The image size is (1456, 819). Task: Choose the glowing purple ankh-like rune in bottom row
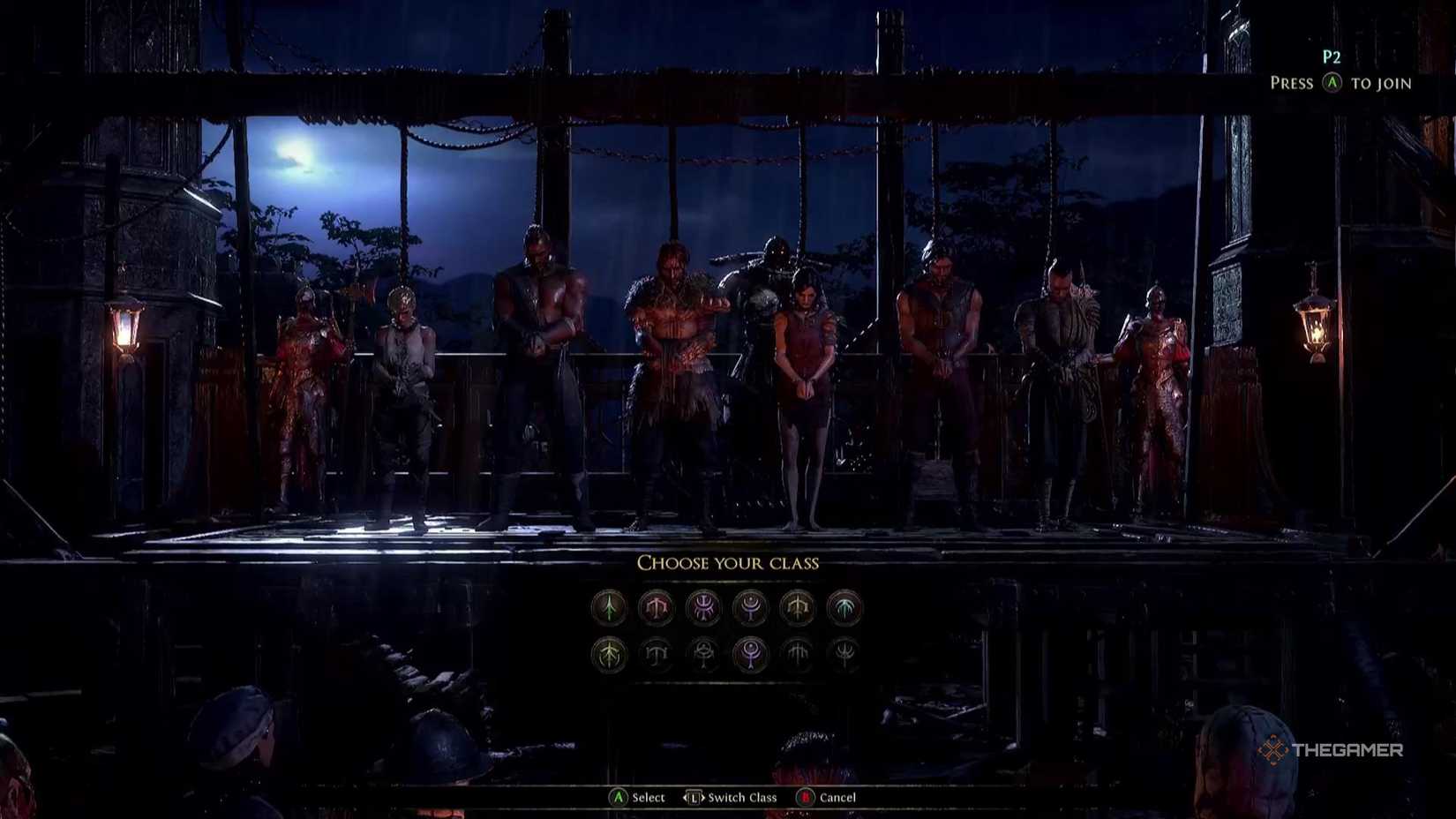tap(749, 656)
